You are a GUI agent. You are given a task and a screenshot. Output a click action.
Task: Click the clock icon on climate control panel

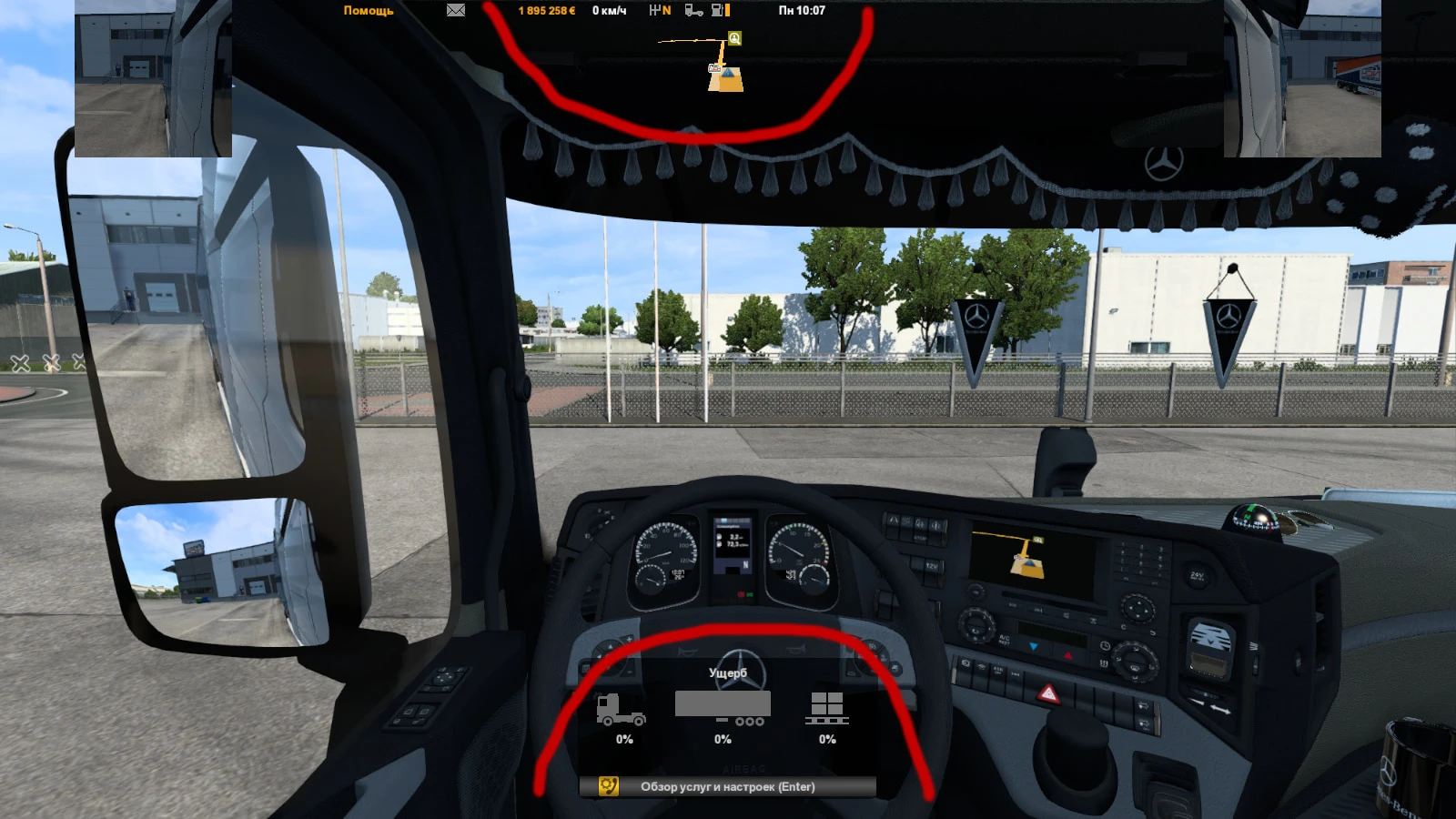(x=1106, y=646)
